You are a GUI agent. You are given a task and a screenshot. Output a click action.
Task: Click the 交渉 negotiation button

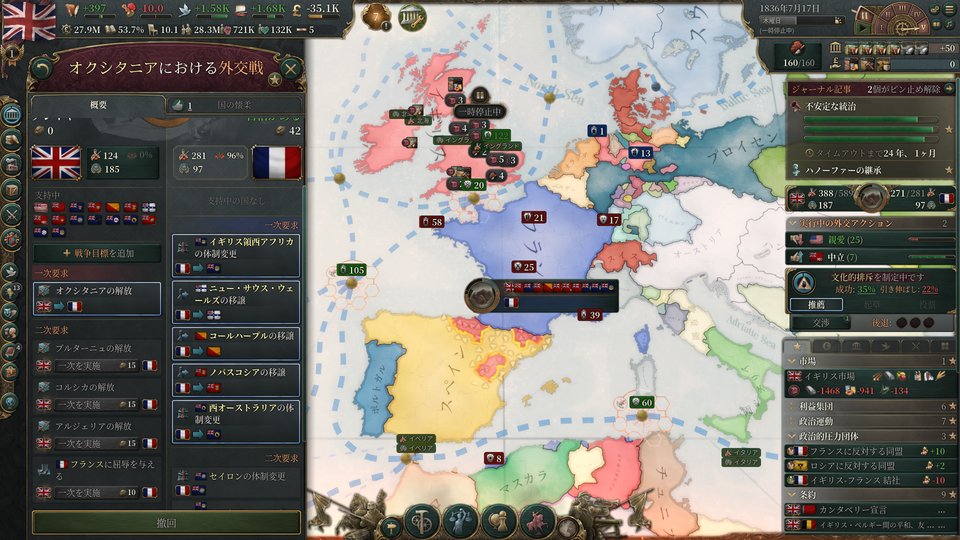[x=820, y=323]
